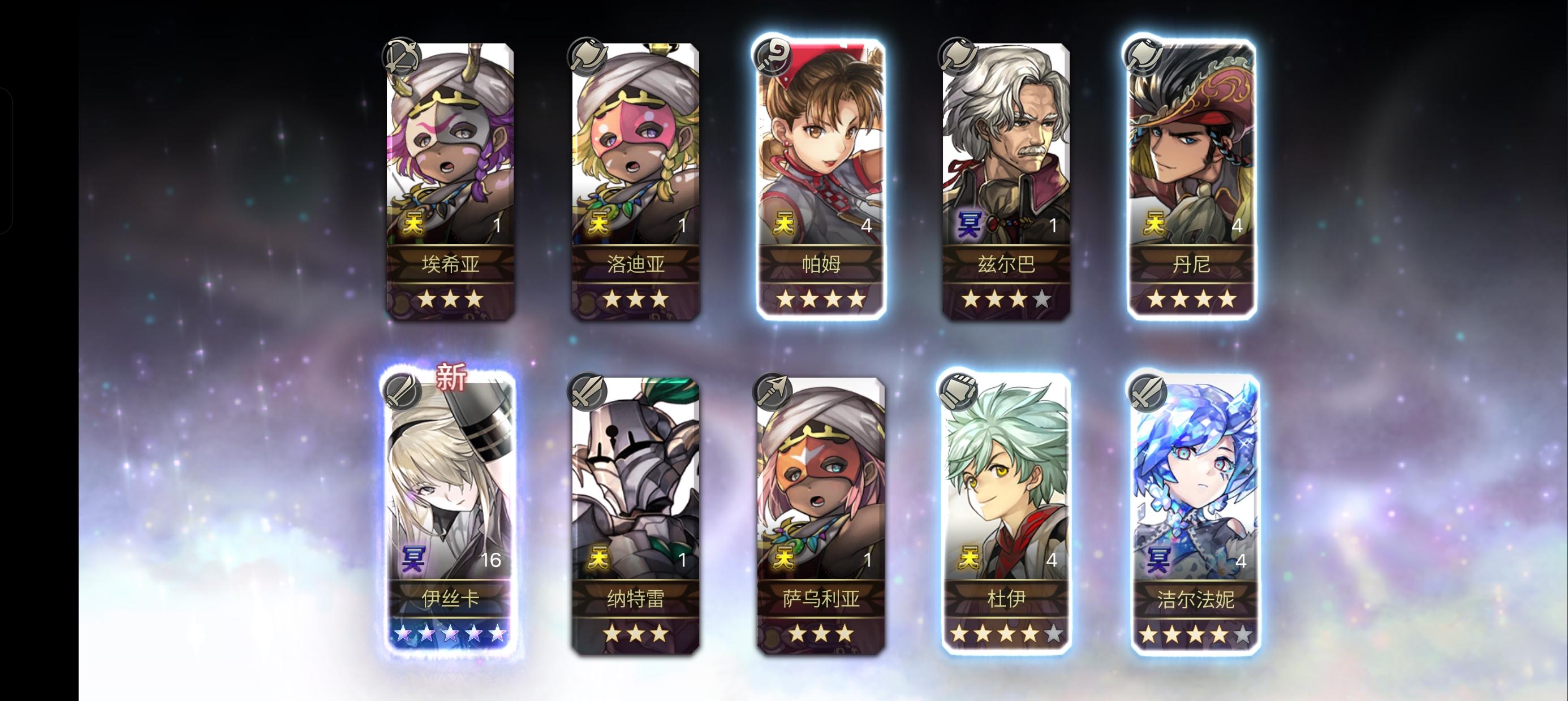1568x701 pixels.
Task: Select the axe weapon icon on 洛迪亚's card
Action: pos(586,55)
